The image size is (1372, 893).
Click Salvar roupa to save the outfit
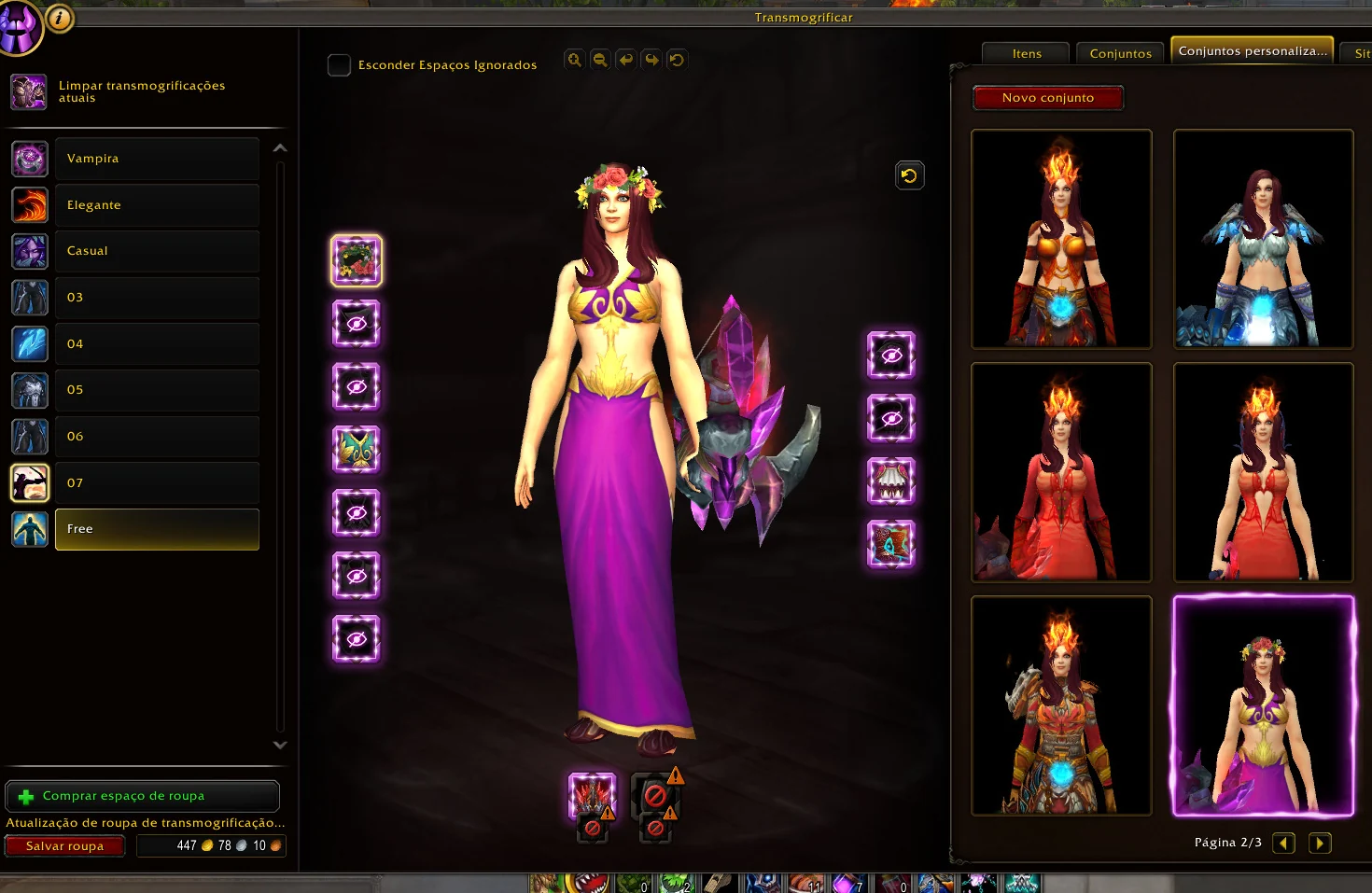(64, 845)
